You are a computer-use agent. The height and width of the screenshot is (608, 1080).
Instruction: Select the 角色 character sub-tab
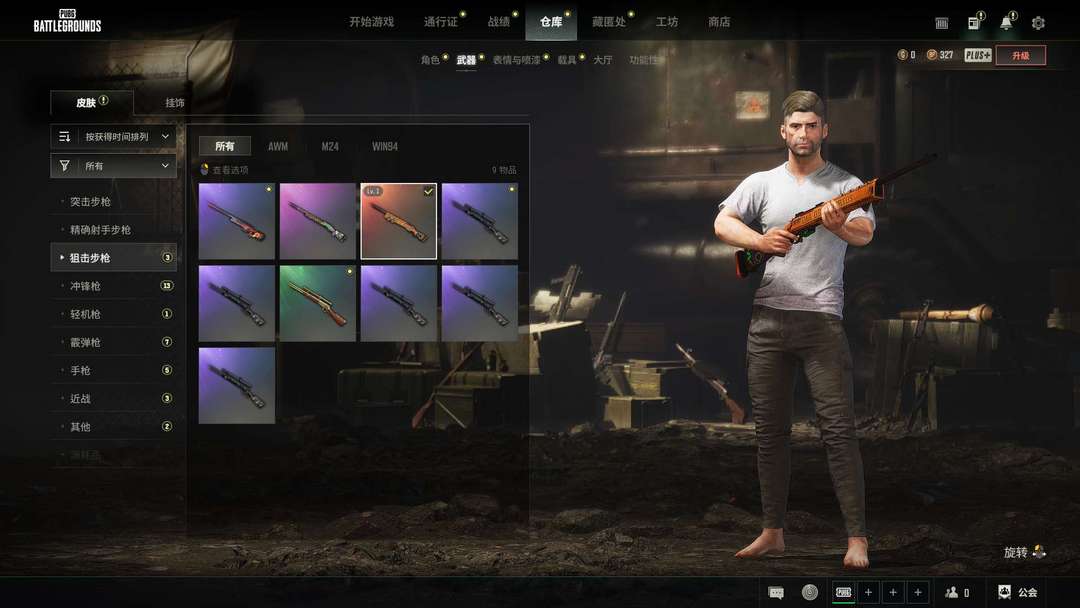pyautogui.click(x=430, y=60)
